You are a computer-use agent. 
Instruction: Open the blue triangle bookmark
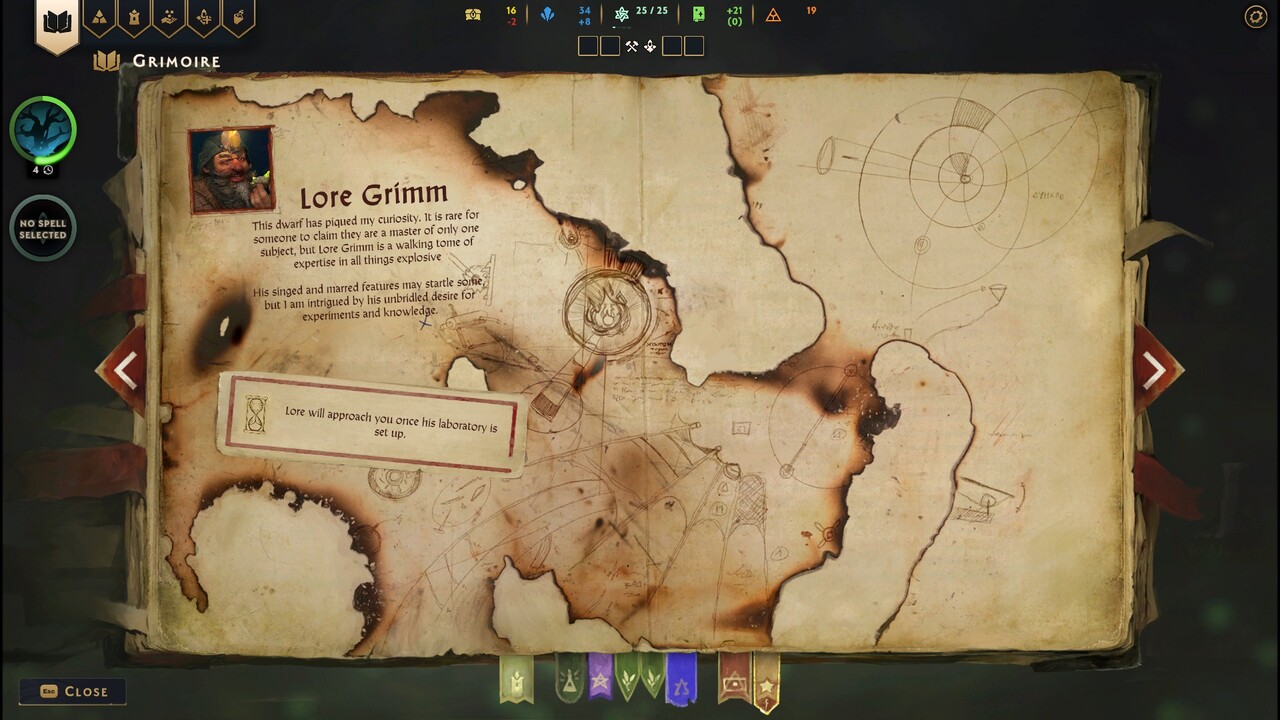(681, 682)
